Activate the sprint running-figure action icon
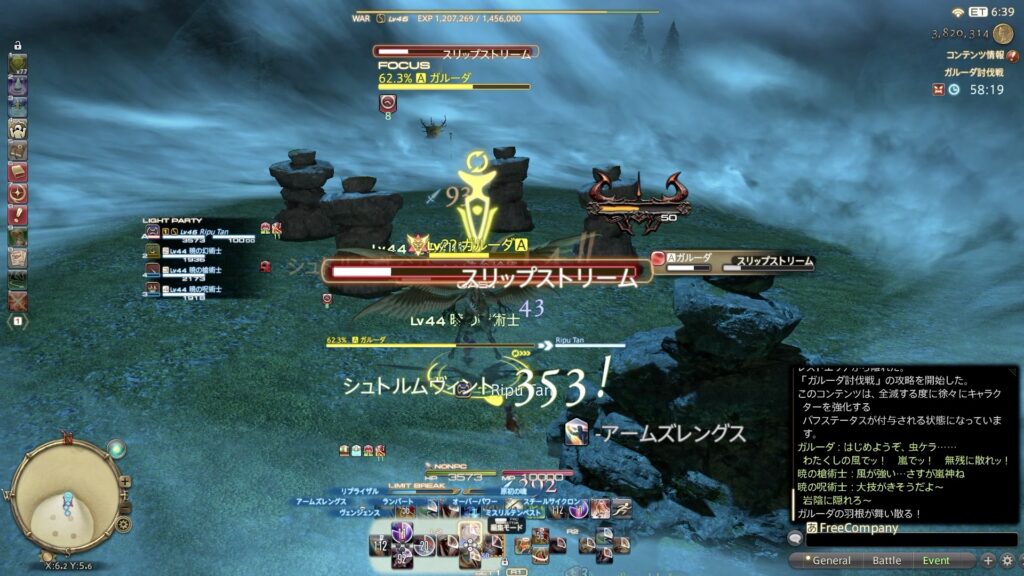Screen dimensions: 1024x576 pyautogui.click(x=621, y=508)
